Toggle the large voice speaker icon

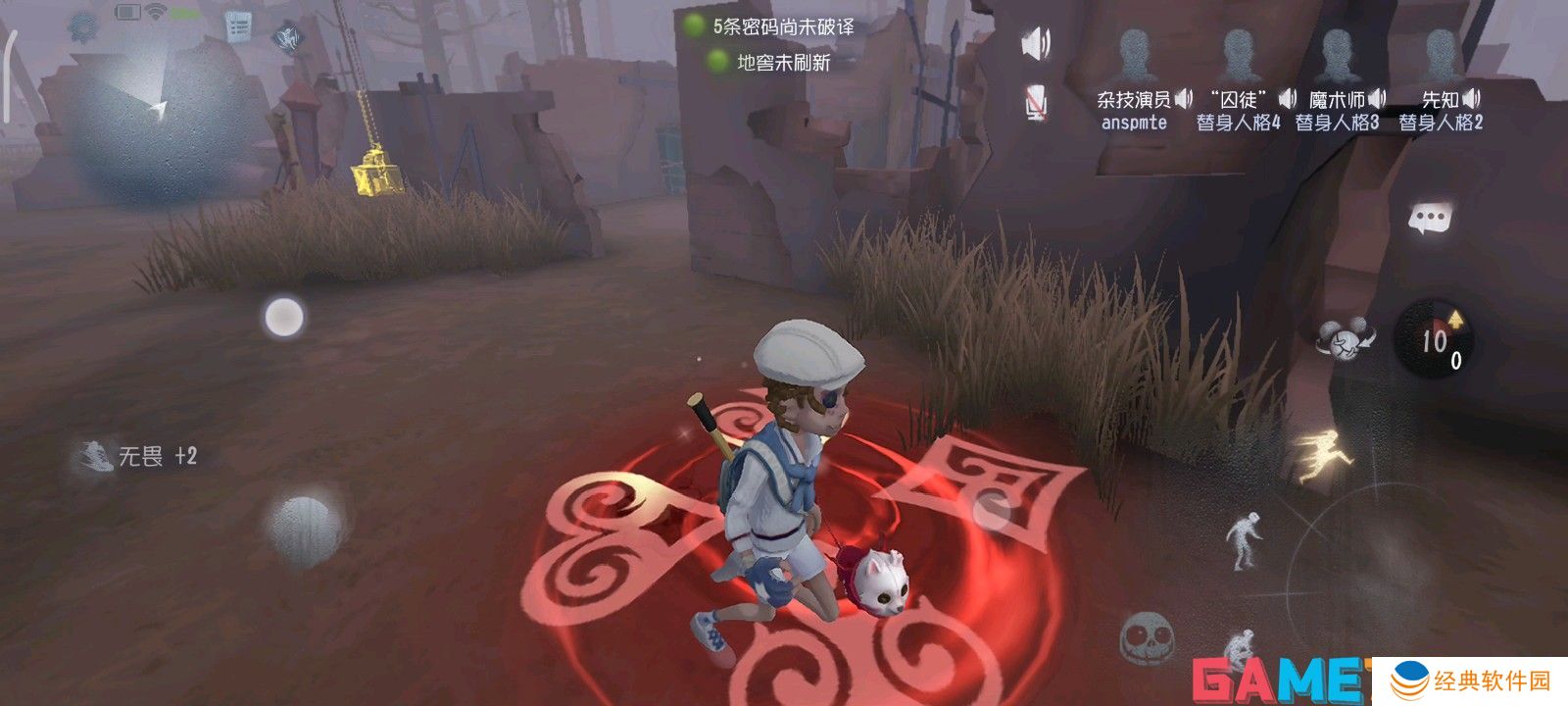point(1036,44)
